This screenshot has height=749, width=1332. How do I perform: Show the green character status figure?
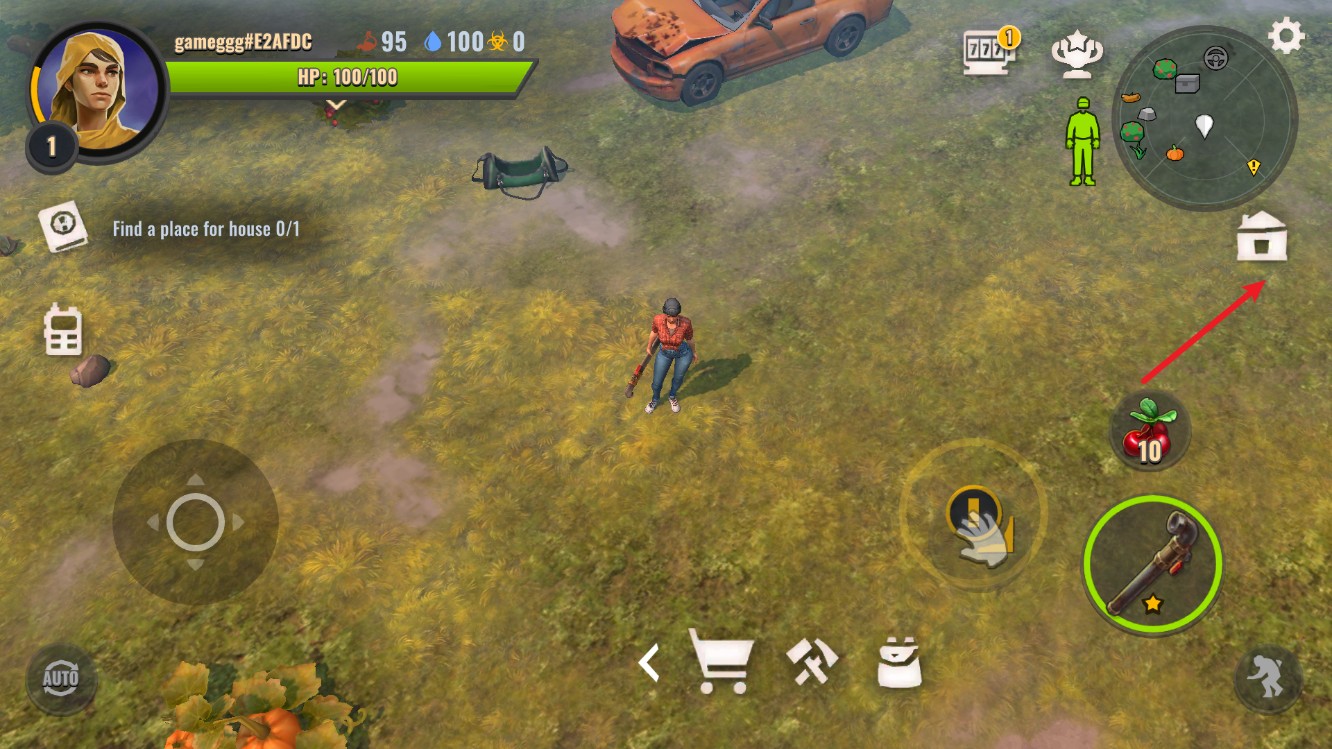(1081, 141)
